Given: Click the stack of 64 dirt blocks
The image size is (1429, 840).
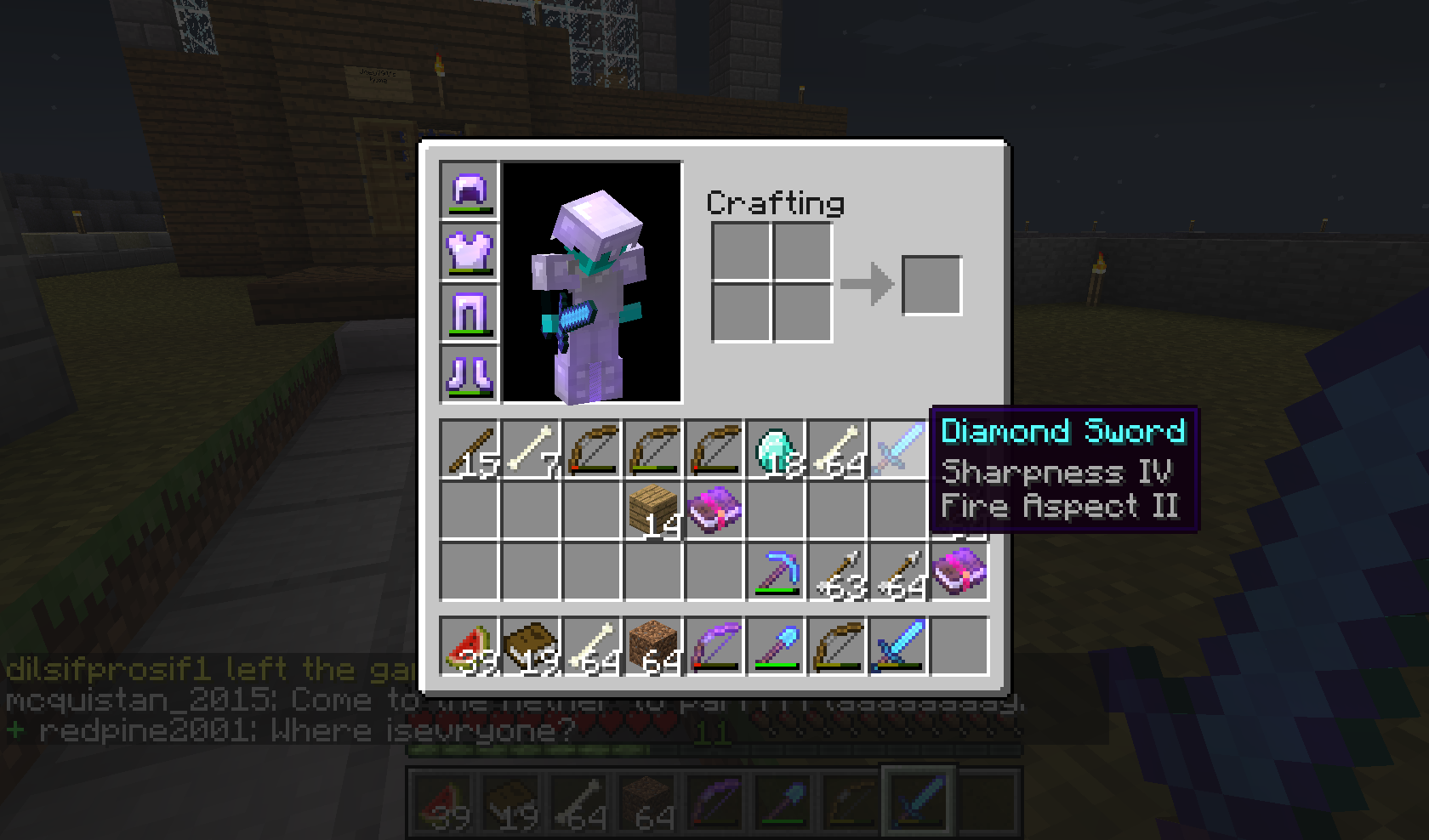Looking at the screenshot, I should (652, 644).
